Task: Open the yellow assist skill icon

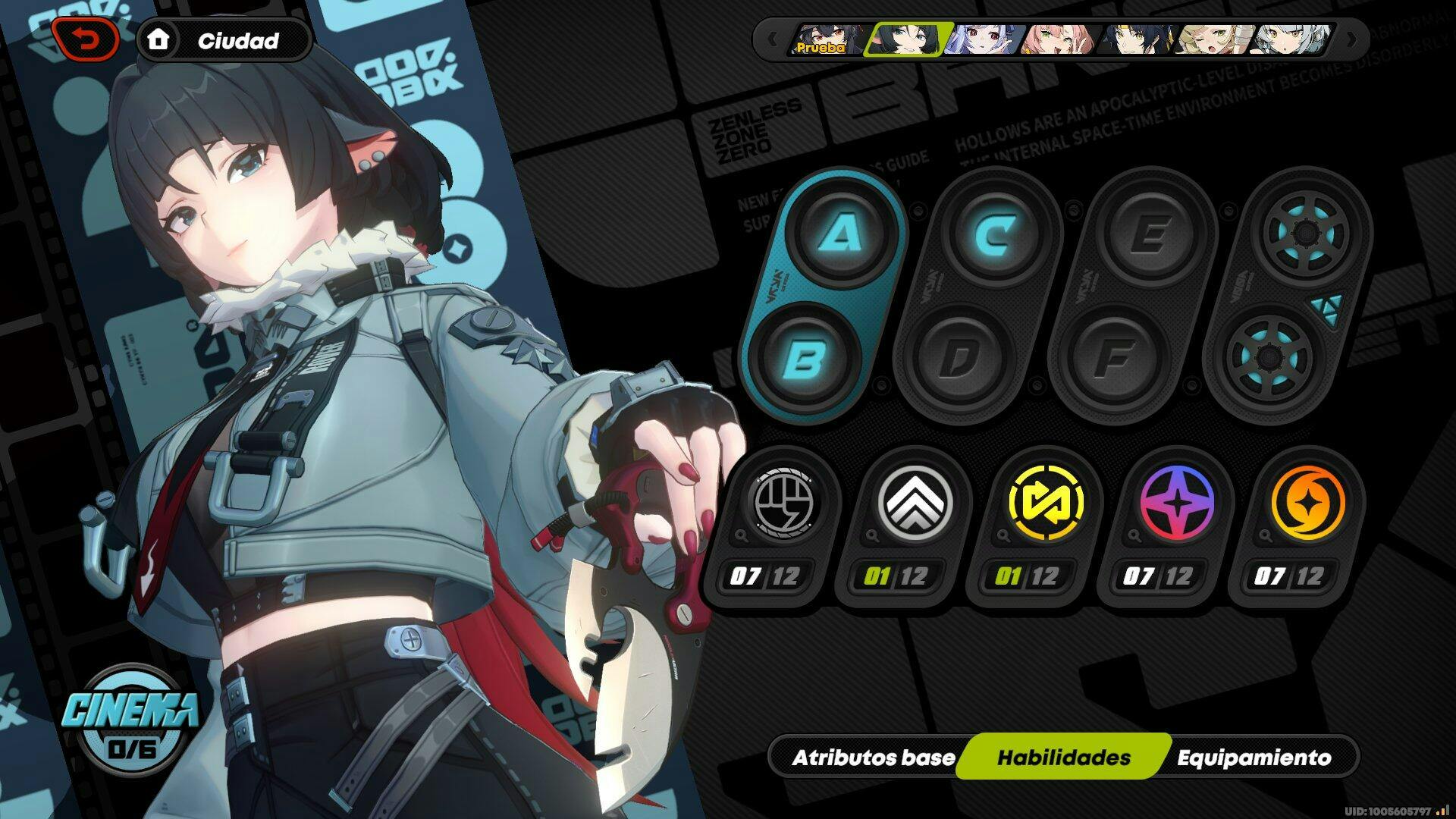Action: (x=1045, y=502)
